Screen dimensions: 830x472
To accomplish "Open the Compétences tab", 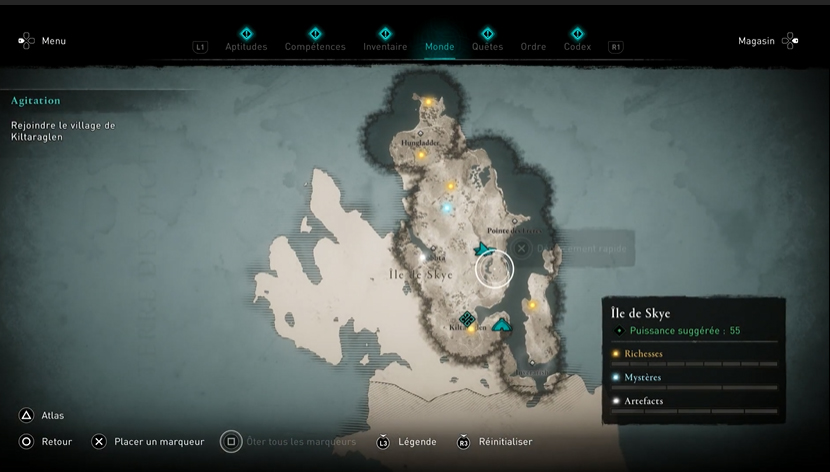I will click(315, 46).
